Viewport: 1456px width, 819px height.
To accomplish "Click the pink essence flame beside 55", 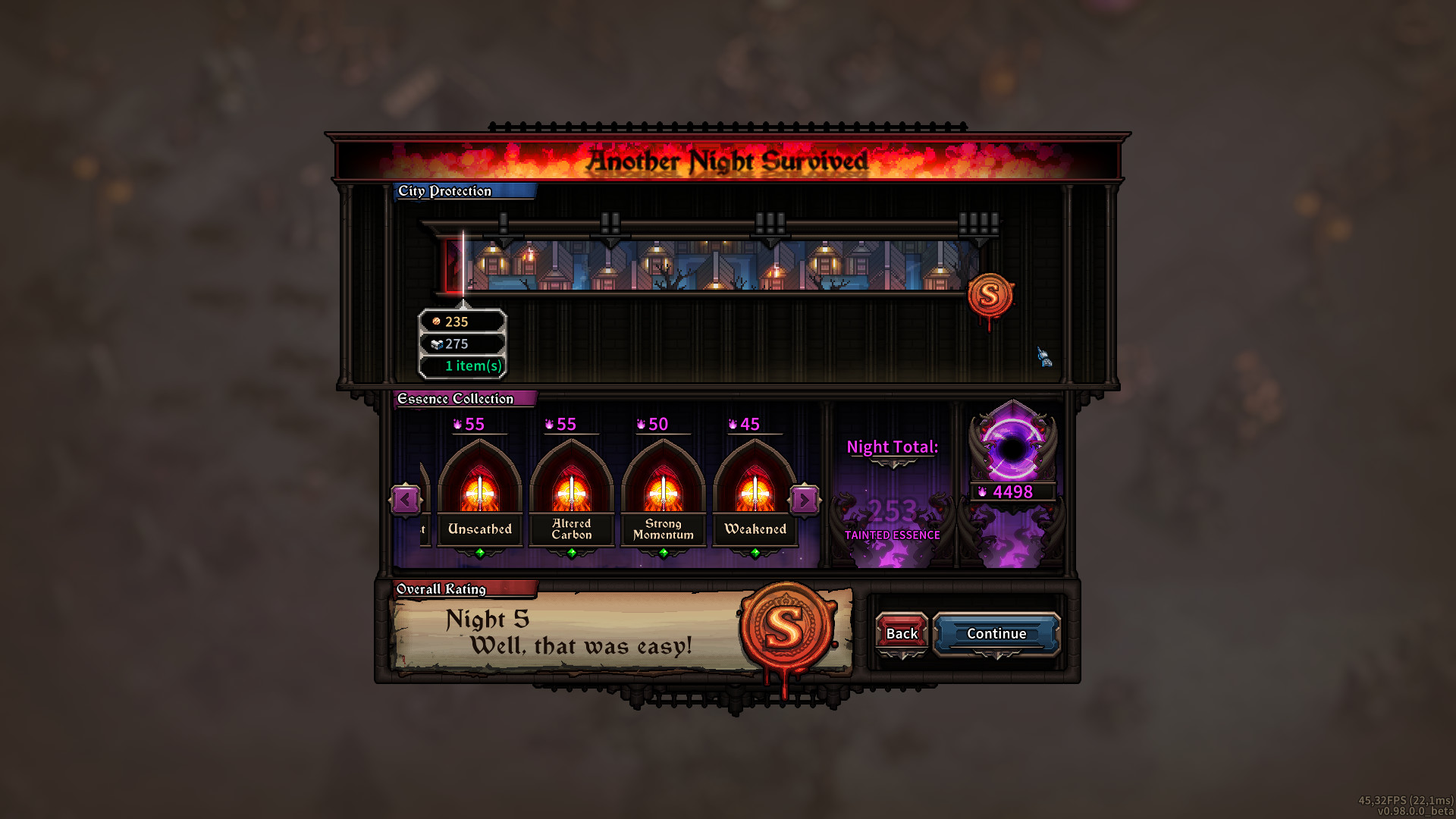I will 456,425.
